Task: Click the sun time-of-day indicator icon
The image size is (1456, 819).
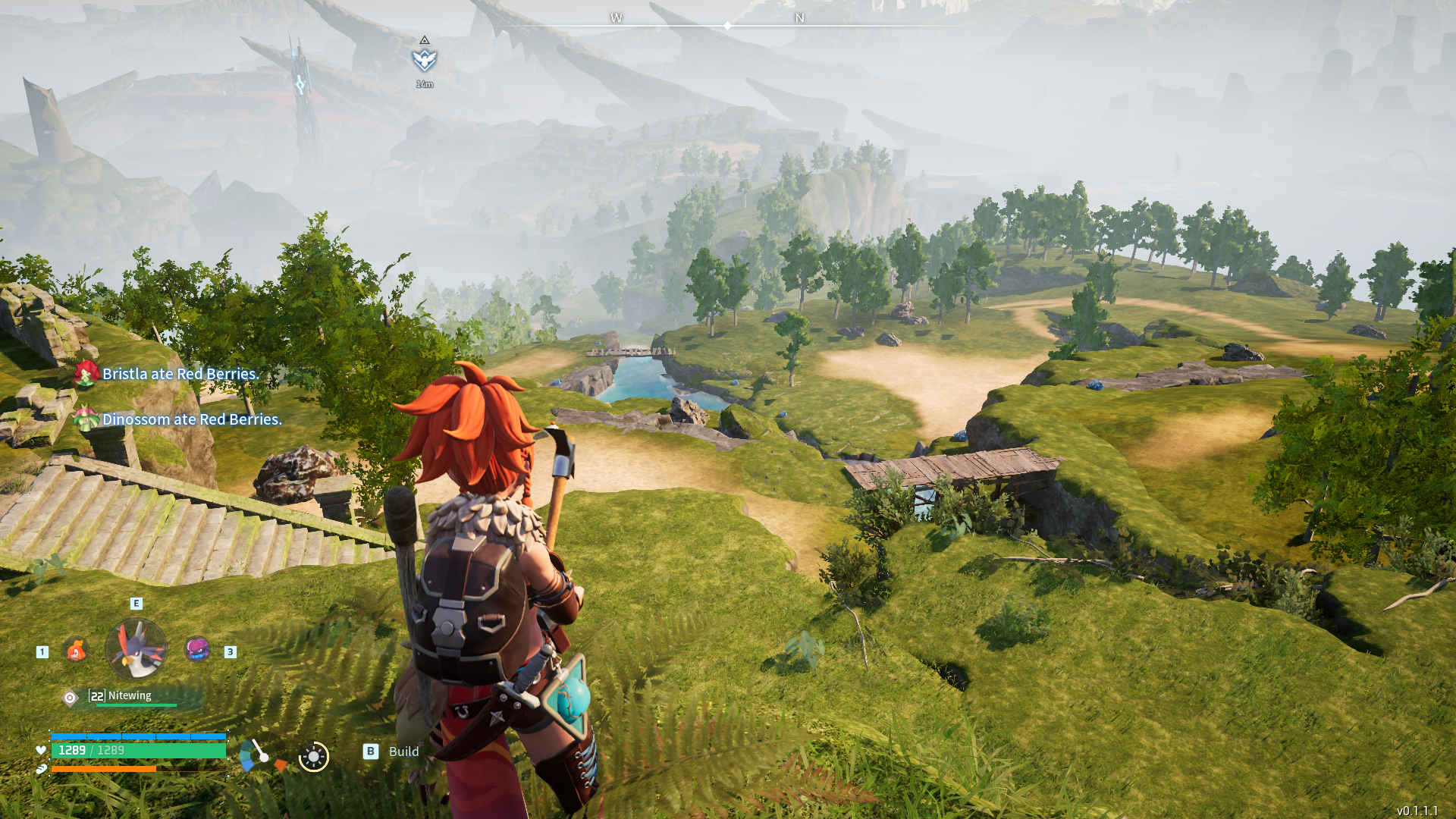Action: (x=312, y=756)
